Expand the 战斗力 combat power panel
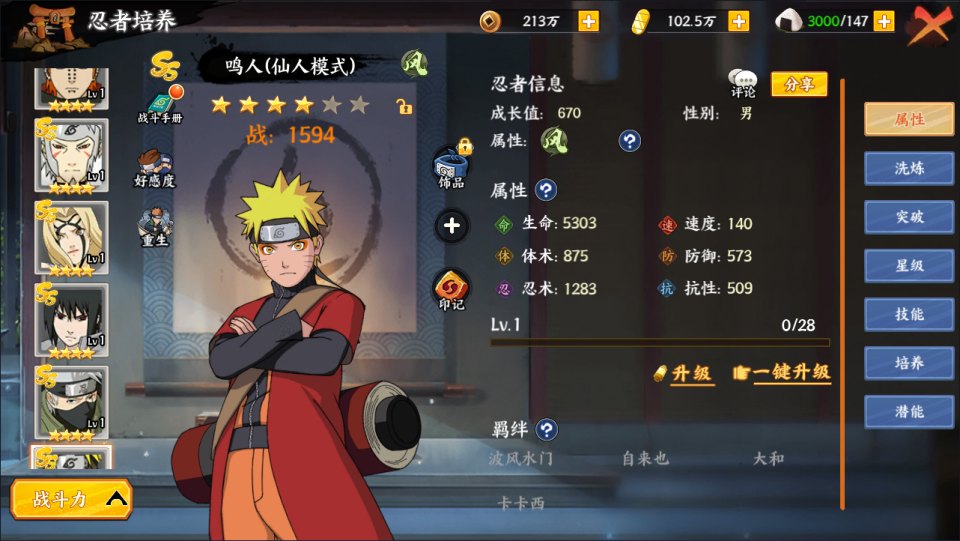 tap(72, 499)
